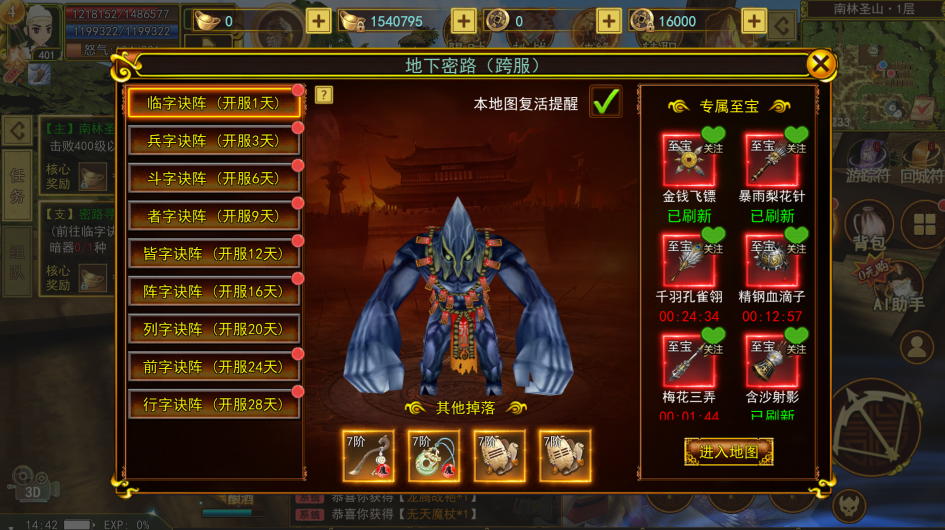The width and height of the screenshot is (945, 530).
Task: Click the 进入地图 button
Action: tap(728, 452)
